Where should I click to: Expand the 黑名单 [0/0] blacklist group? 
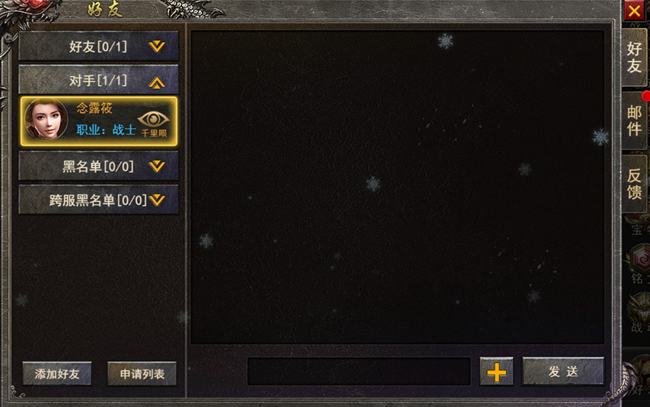[98, 166]
